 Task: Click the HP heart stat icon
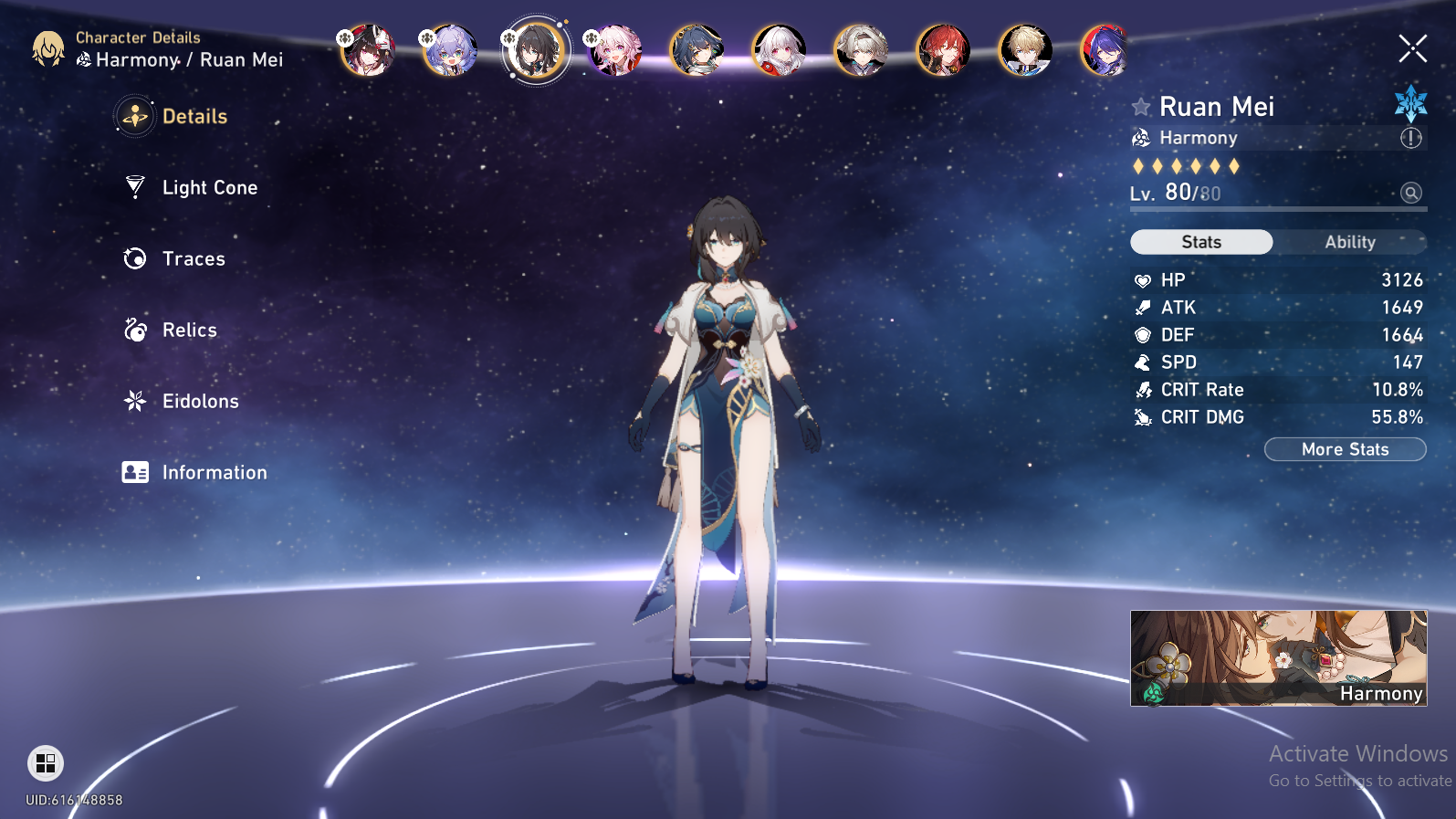1143,280
